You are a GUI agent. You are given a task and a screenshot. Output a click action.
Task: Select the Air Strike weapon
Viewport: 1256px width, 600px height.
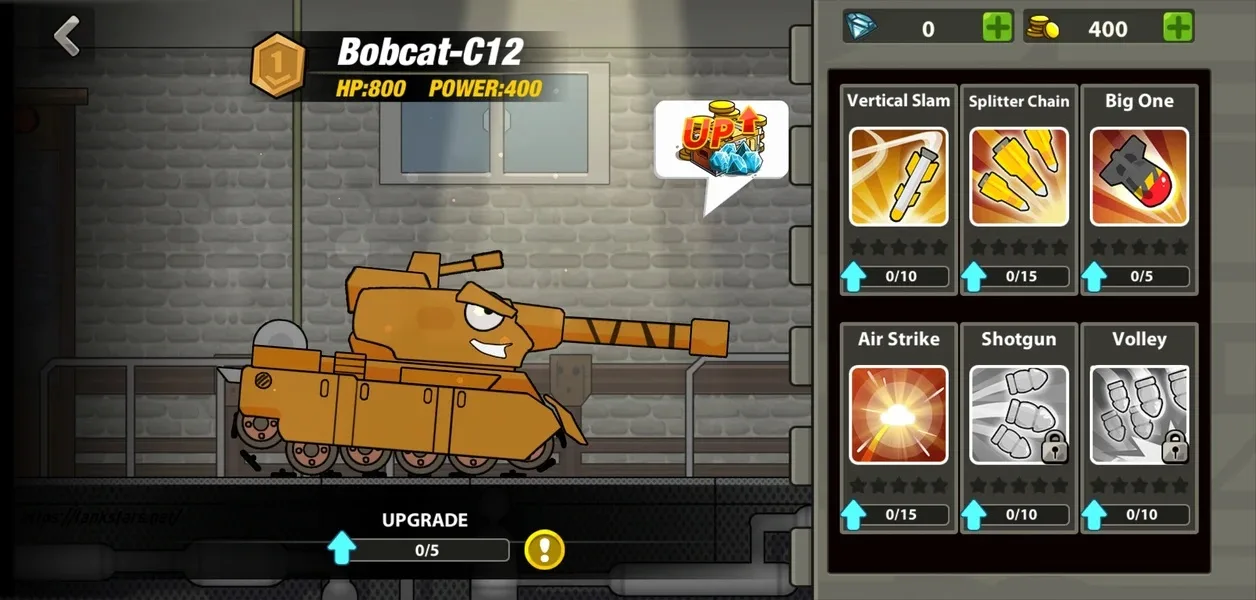point(898,414)
